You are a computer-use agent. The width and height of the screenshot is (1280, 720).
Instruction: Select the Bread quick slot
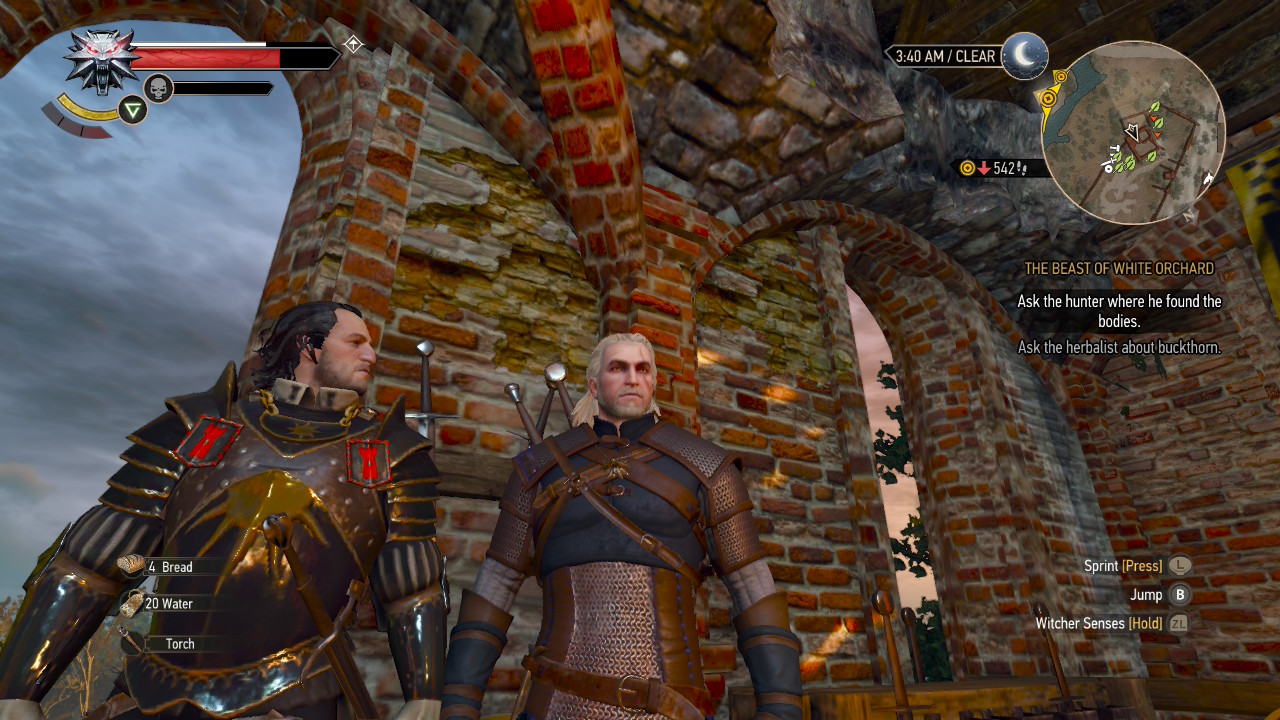(x=168, y=567)
